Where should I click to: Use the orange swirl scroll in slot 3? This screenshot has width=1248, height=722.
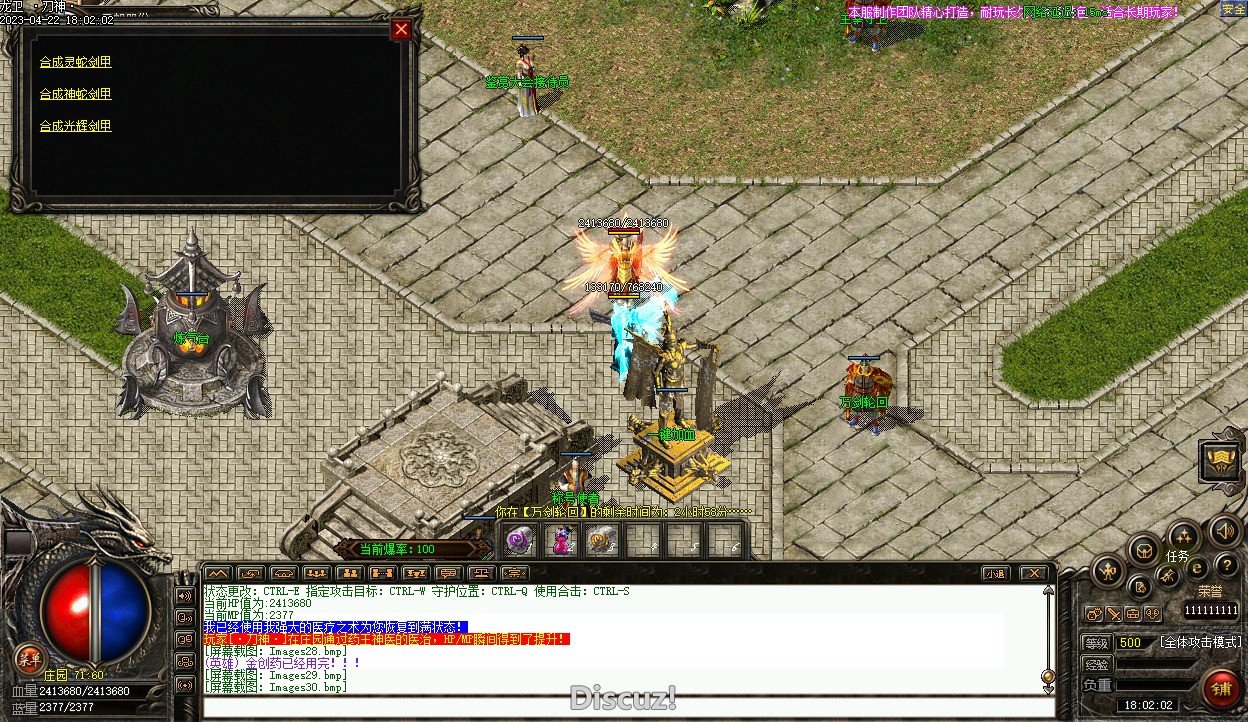601,541
